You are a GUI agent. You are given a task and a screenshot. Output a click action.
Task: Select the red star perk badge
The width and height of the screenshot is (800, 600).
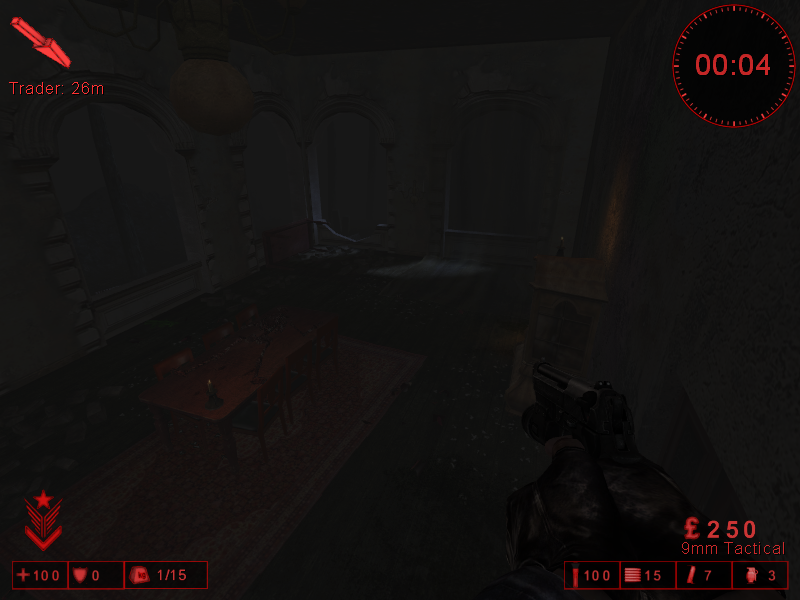(x=43, y=519)
